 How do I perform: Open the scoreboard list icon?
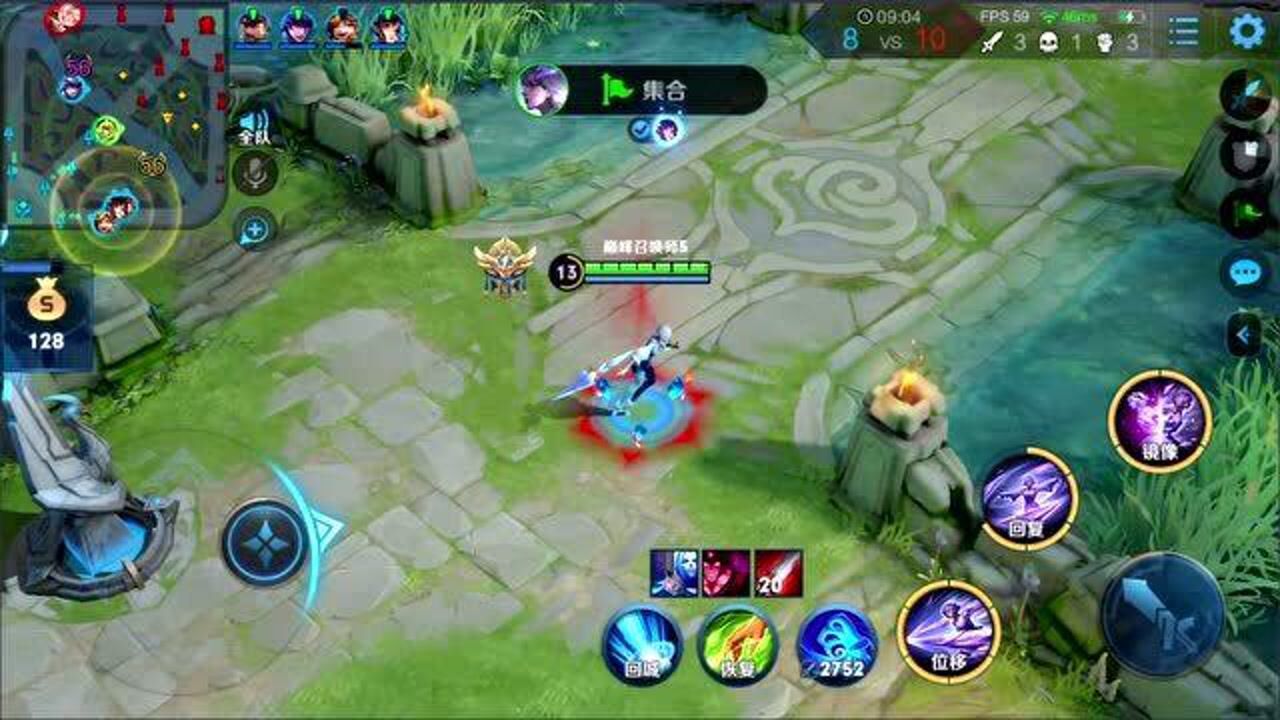pos(1183,32)
